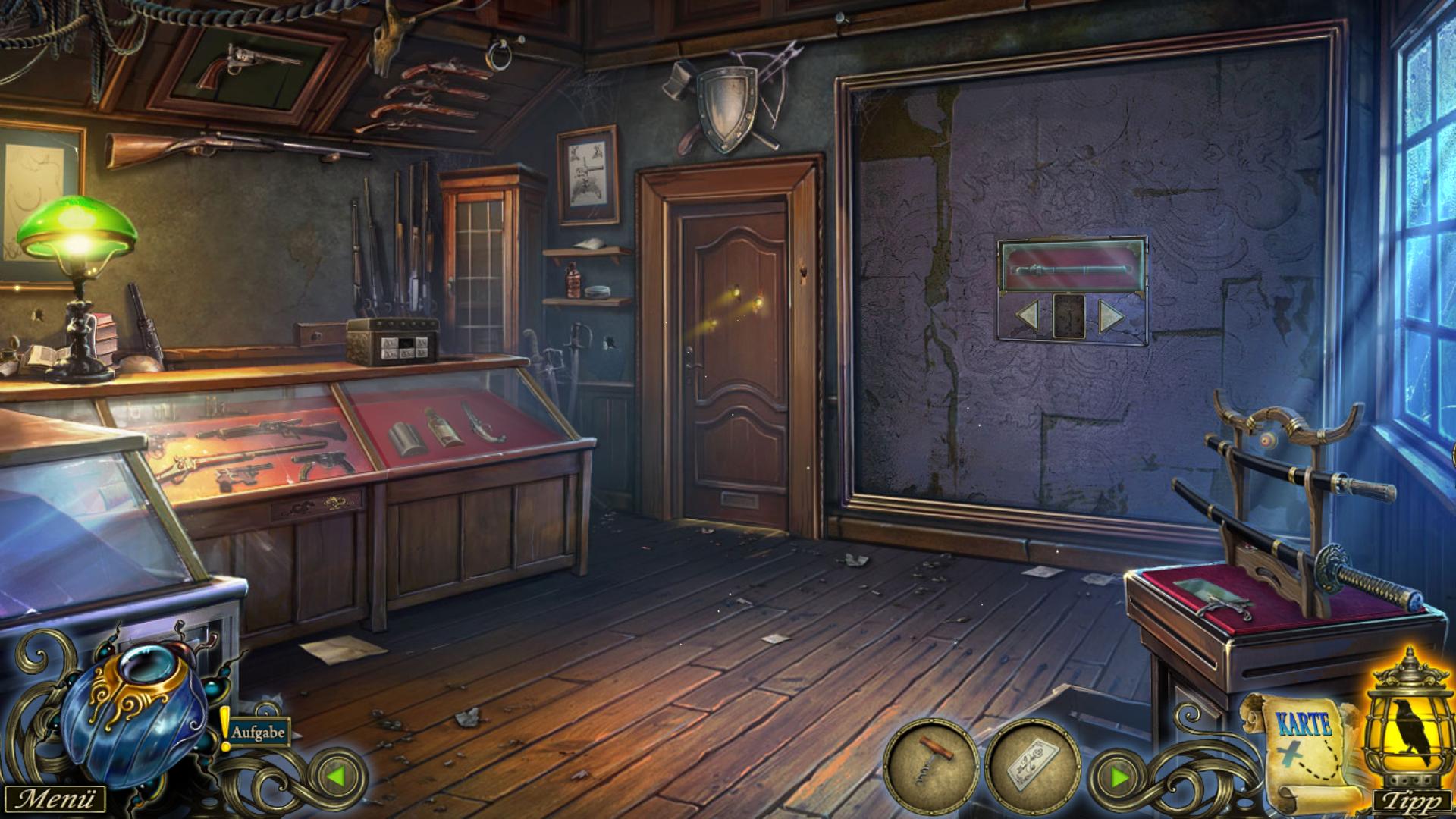
Task: Click the inventory left green arrow
Action: pos(336,777)
